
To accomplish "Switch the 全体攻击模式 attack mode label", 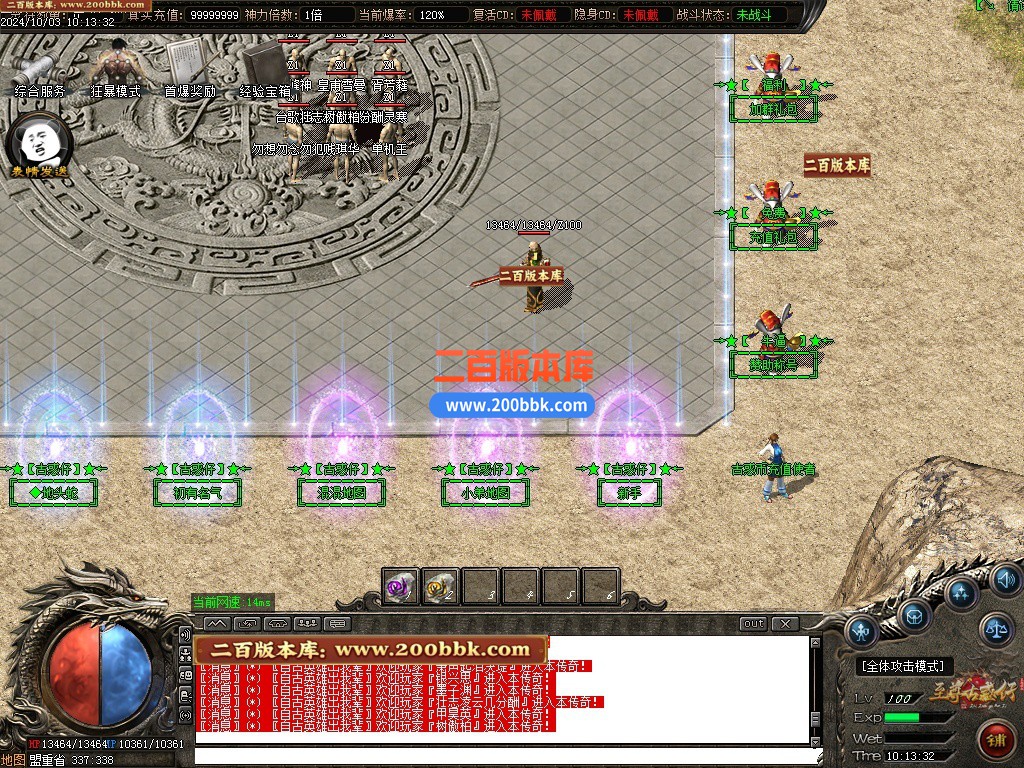I will pos(905,666).
